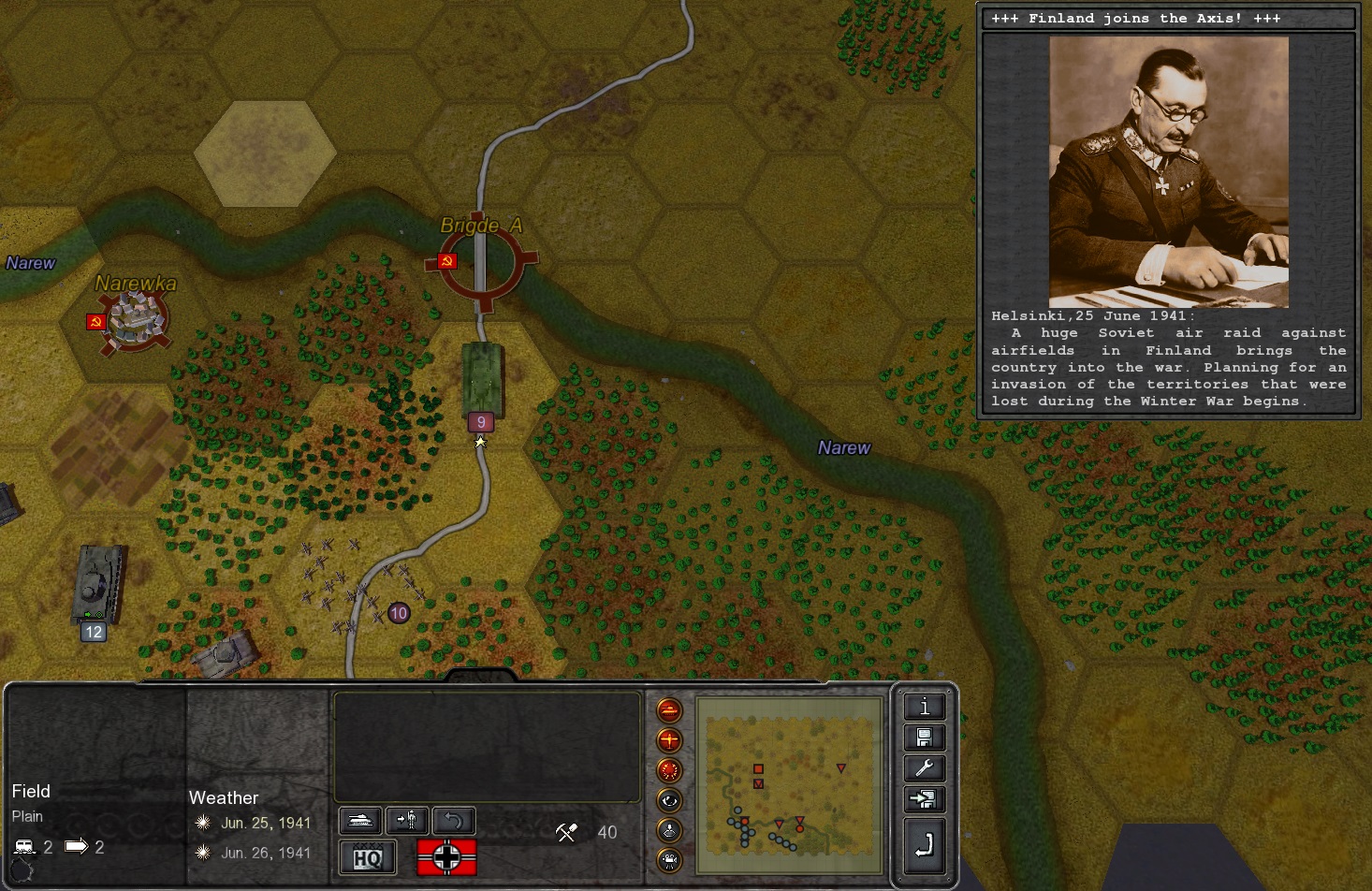Activate the film camera icon

pyautogui.click(x=669, y=860)
